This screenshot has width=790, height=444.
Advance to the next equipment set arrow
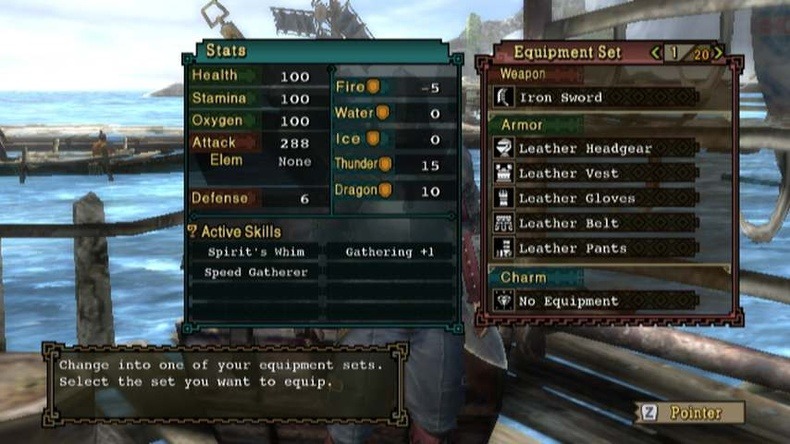[x=719, y=53]
